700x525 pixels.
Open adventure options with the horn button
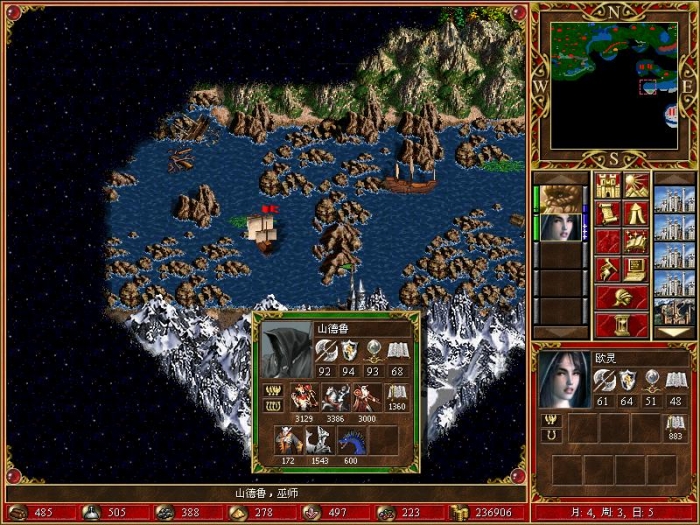tap(607, 268)
